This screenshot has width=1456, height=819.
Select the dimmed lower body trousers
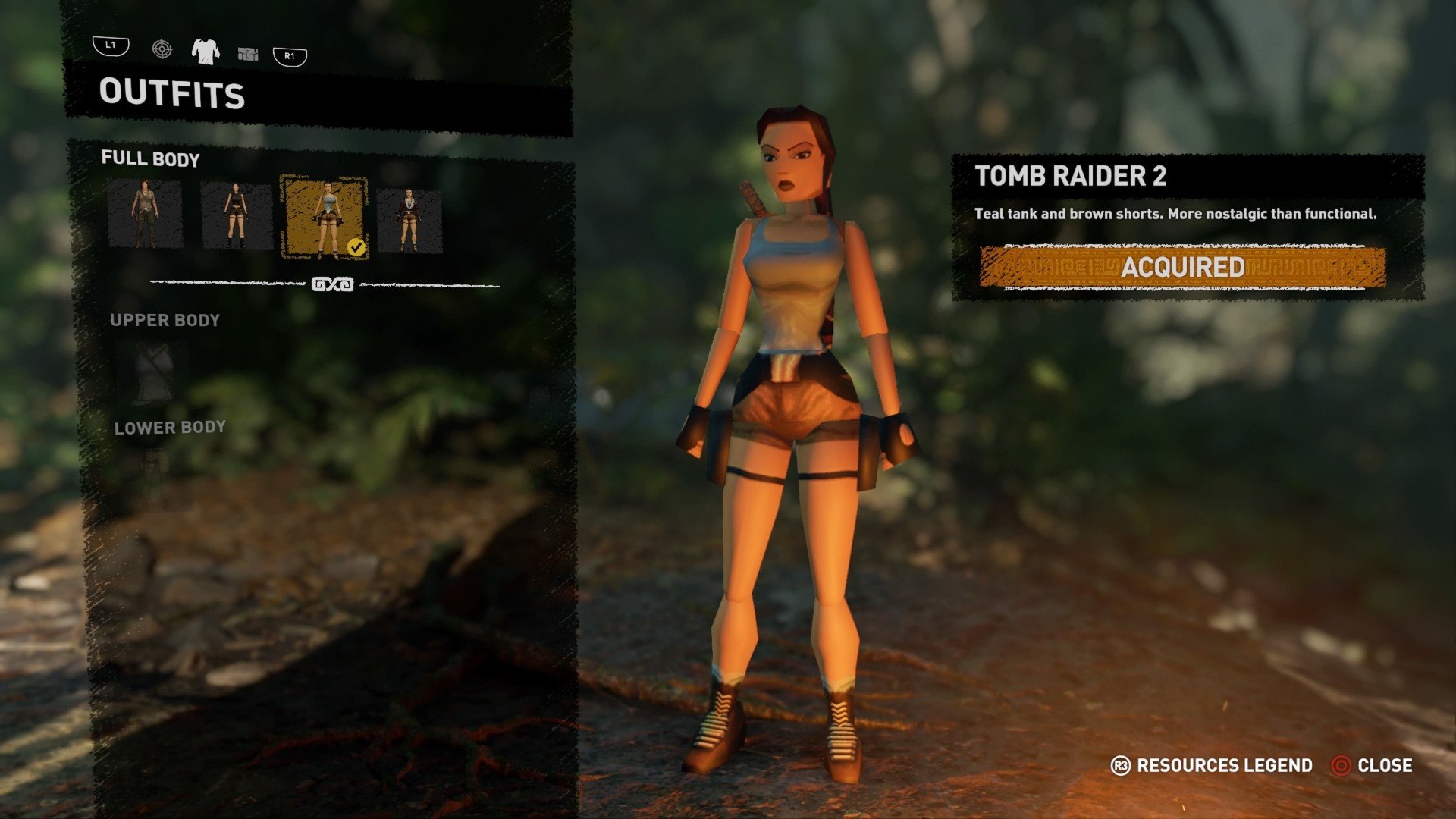point(156,479)
